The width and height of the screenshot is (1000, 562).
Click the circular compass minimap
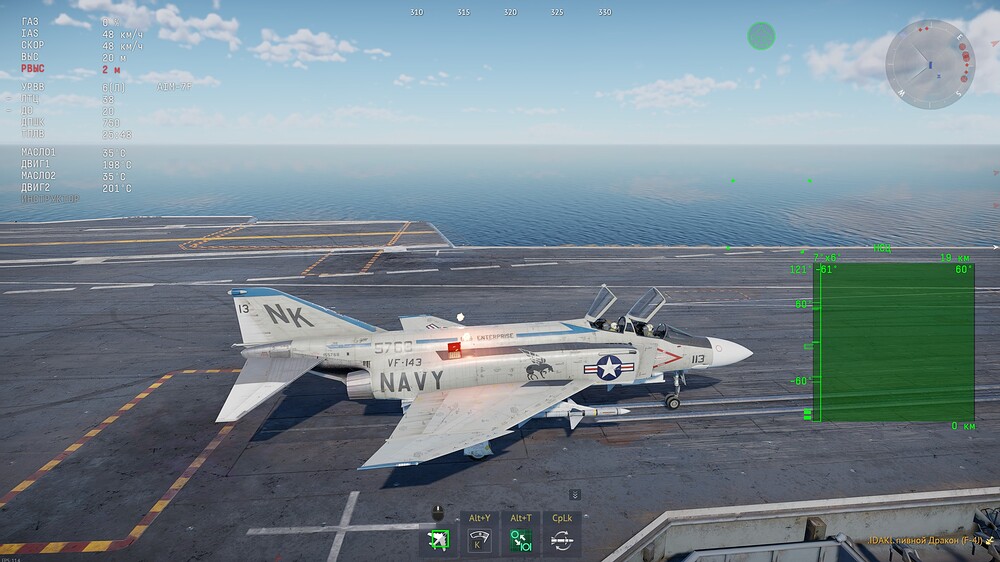[x=929, y=63]
